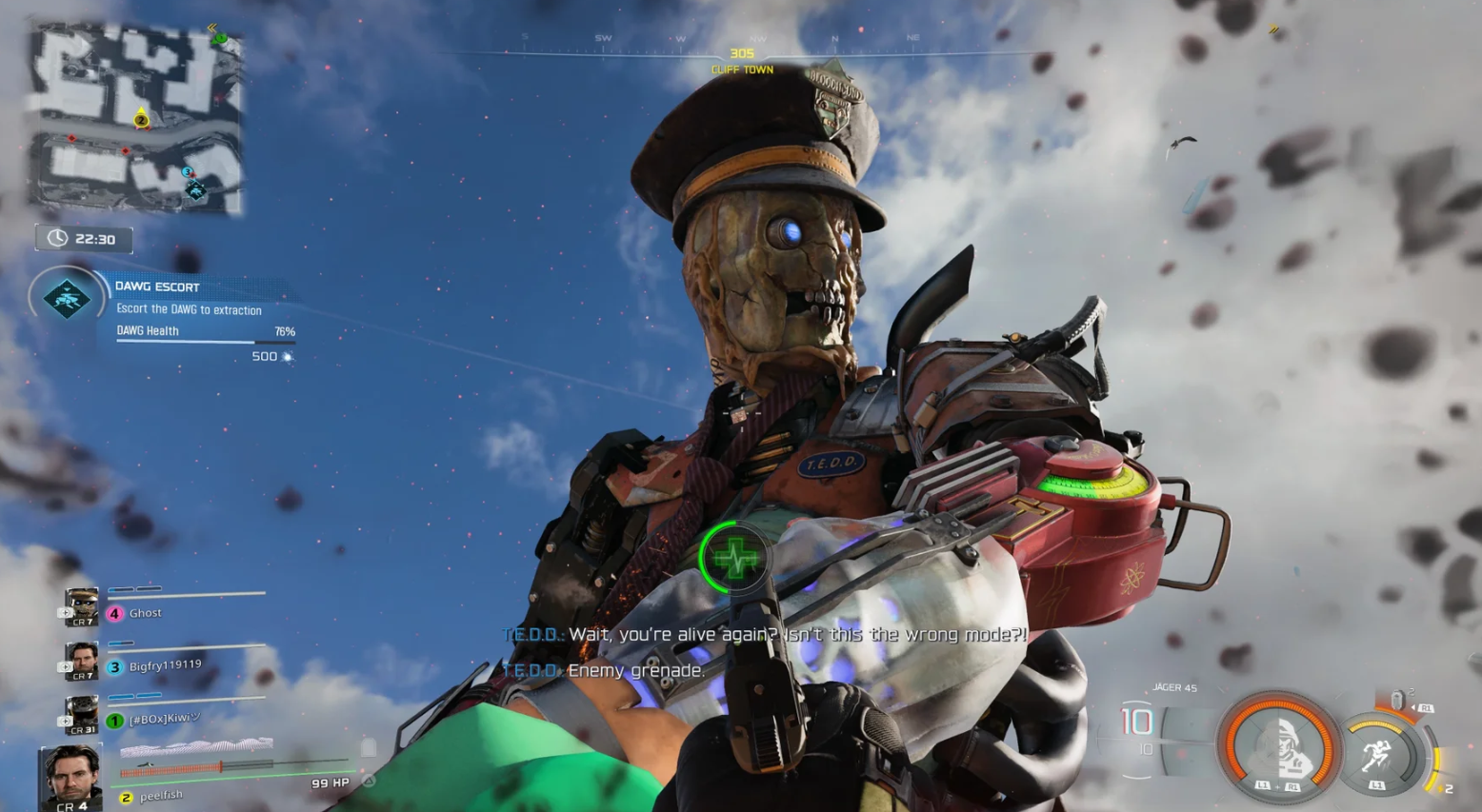The width and height of the screenshot is (1482, 812).
Task: Trigger the running man sprint ability
Action: click(x=1376, y=755)
